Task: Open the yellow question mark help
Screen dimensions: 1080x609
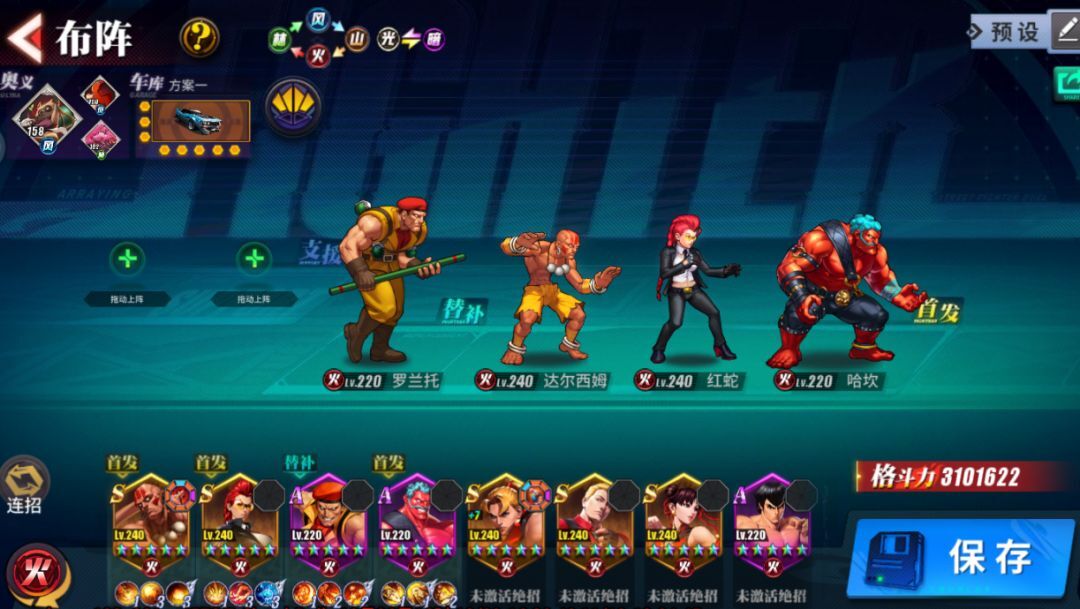Action: coord(199,38)
